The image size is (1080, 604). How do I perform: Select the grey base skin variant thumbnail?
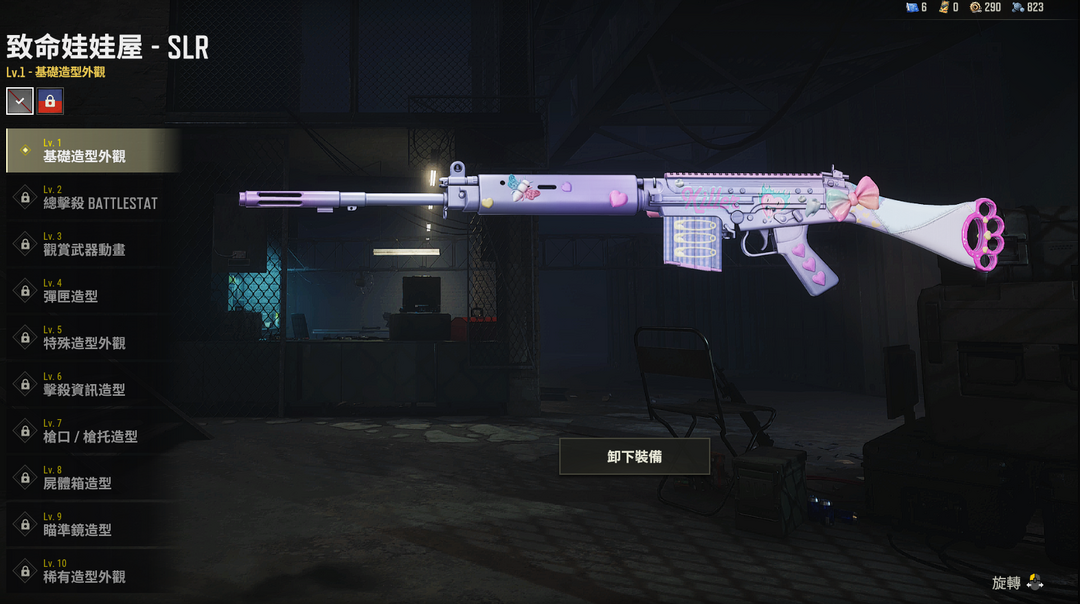coord(20,100)
